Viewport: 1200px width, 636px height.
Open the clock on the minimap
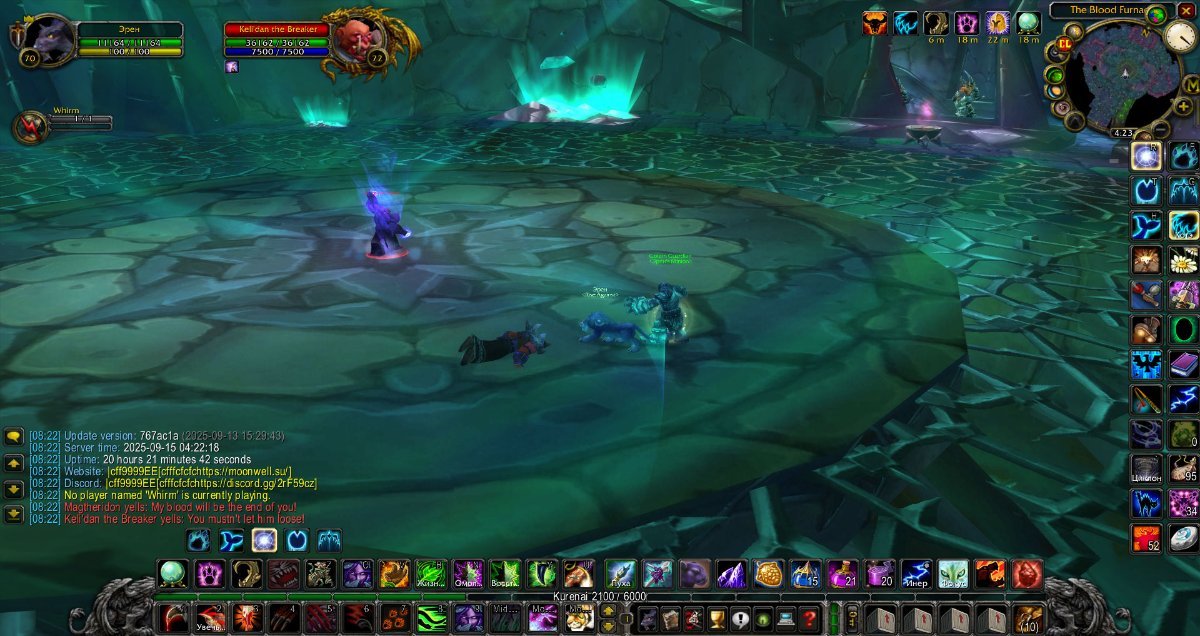click(x=1180, y=36)
